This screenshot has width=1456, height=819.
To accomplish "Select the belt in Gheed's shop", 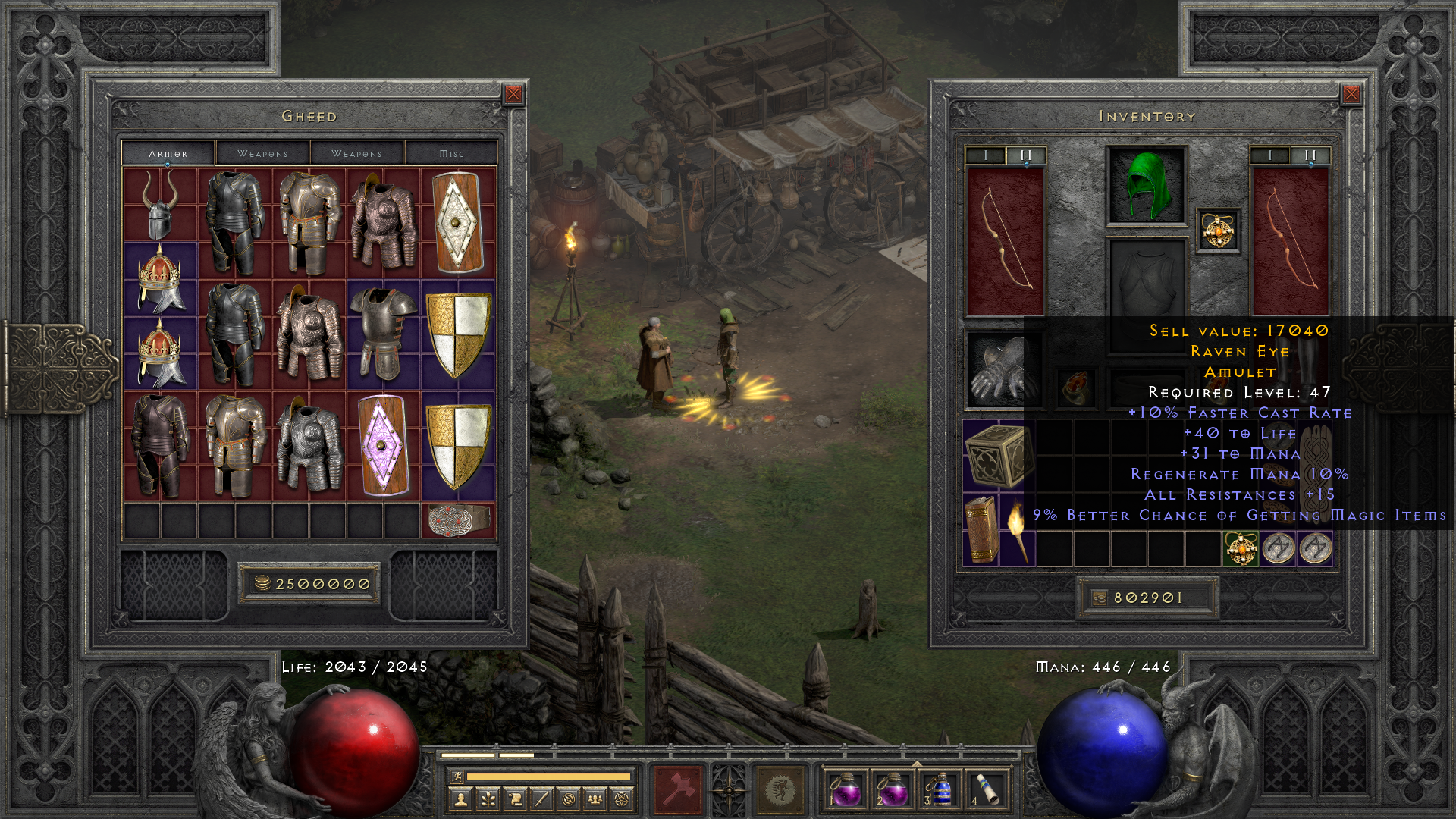I will tap(458, 520).
